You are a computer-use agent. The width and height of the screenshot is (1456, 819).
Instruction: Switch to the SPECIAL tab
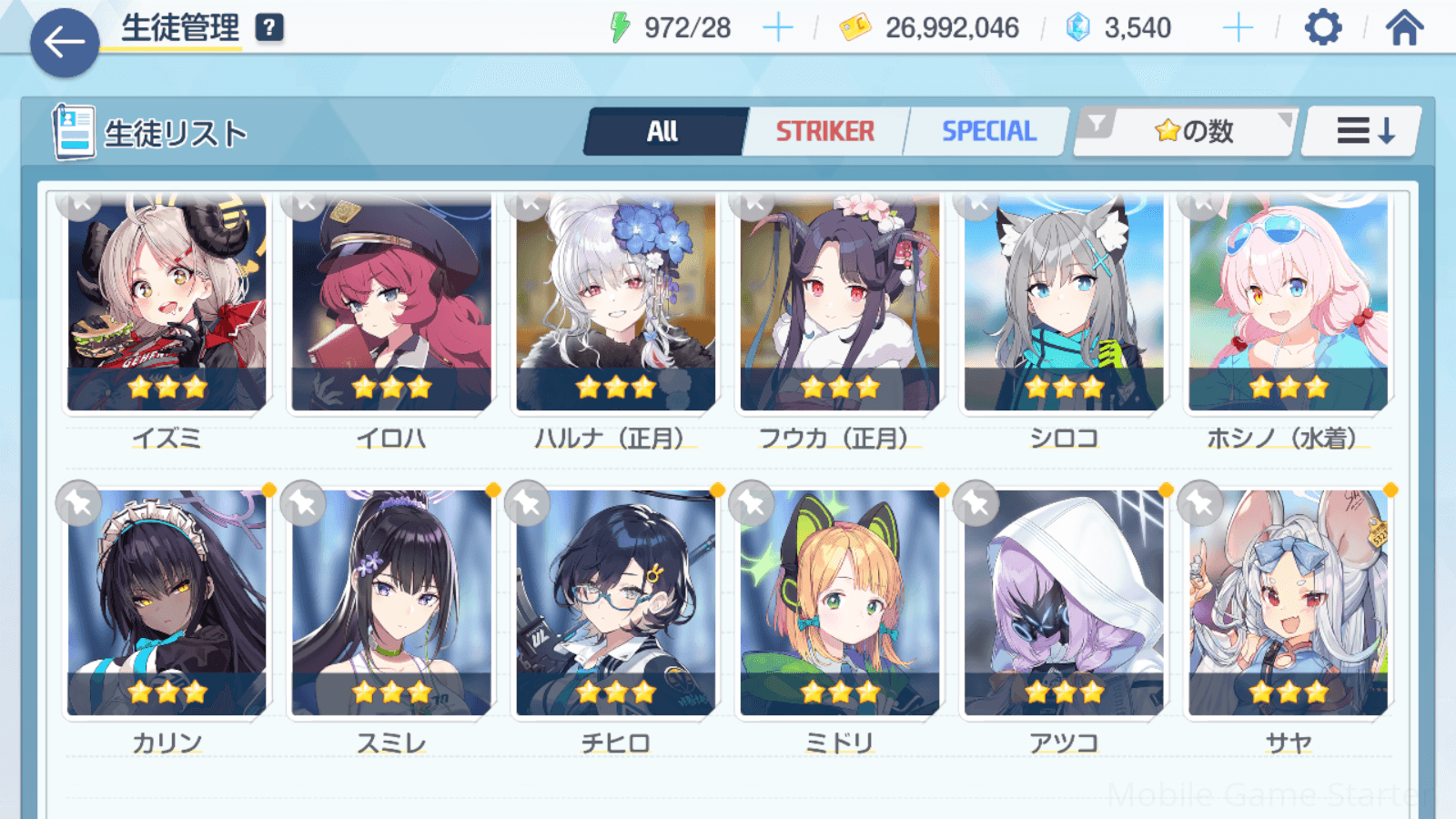click(x=988, y=132)
